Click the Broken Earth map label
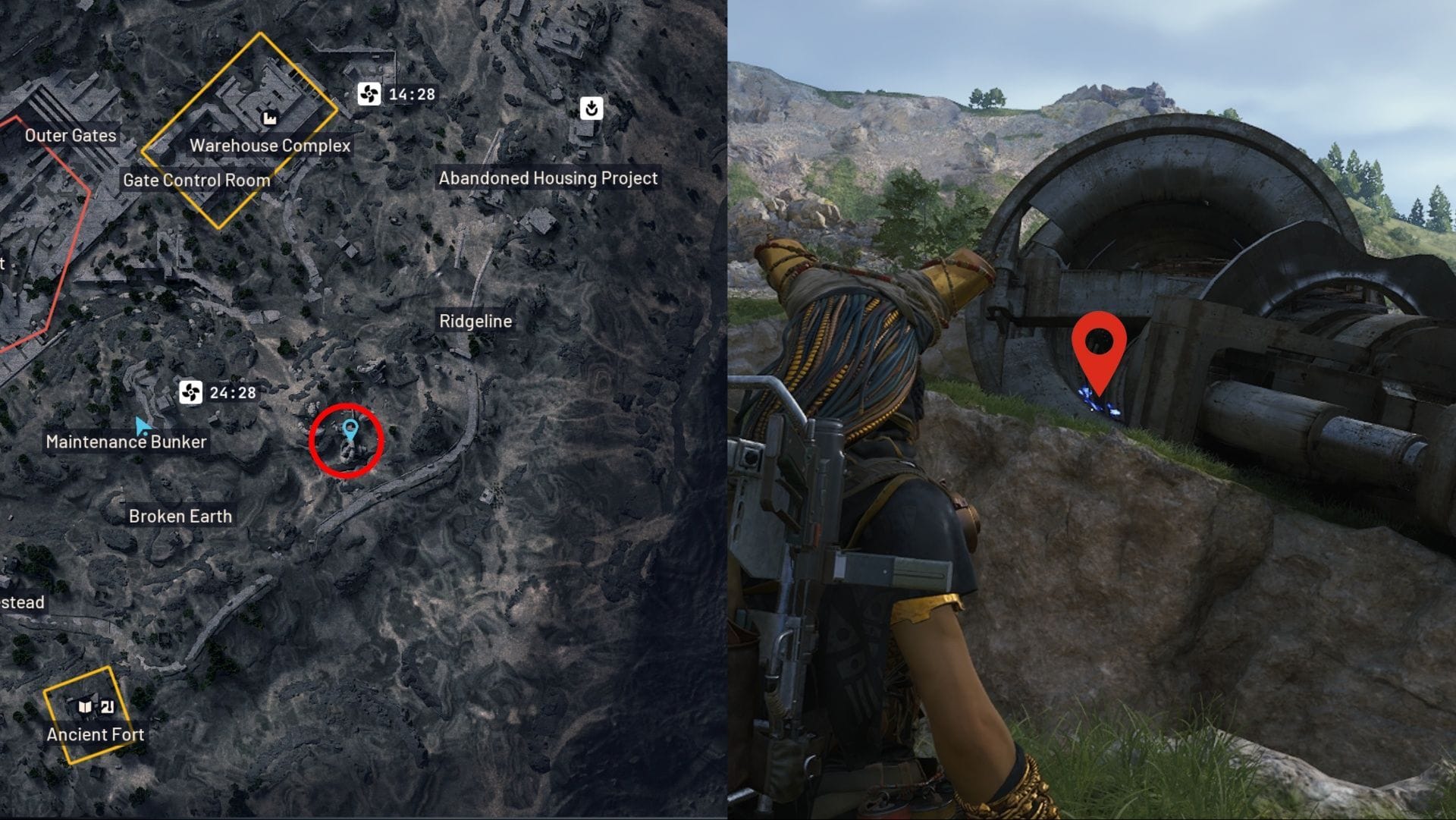1456x820 pixels. coord(180,517)
